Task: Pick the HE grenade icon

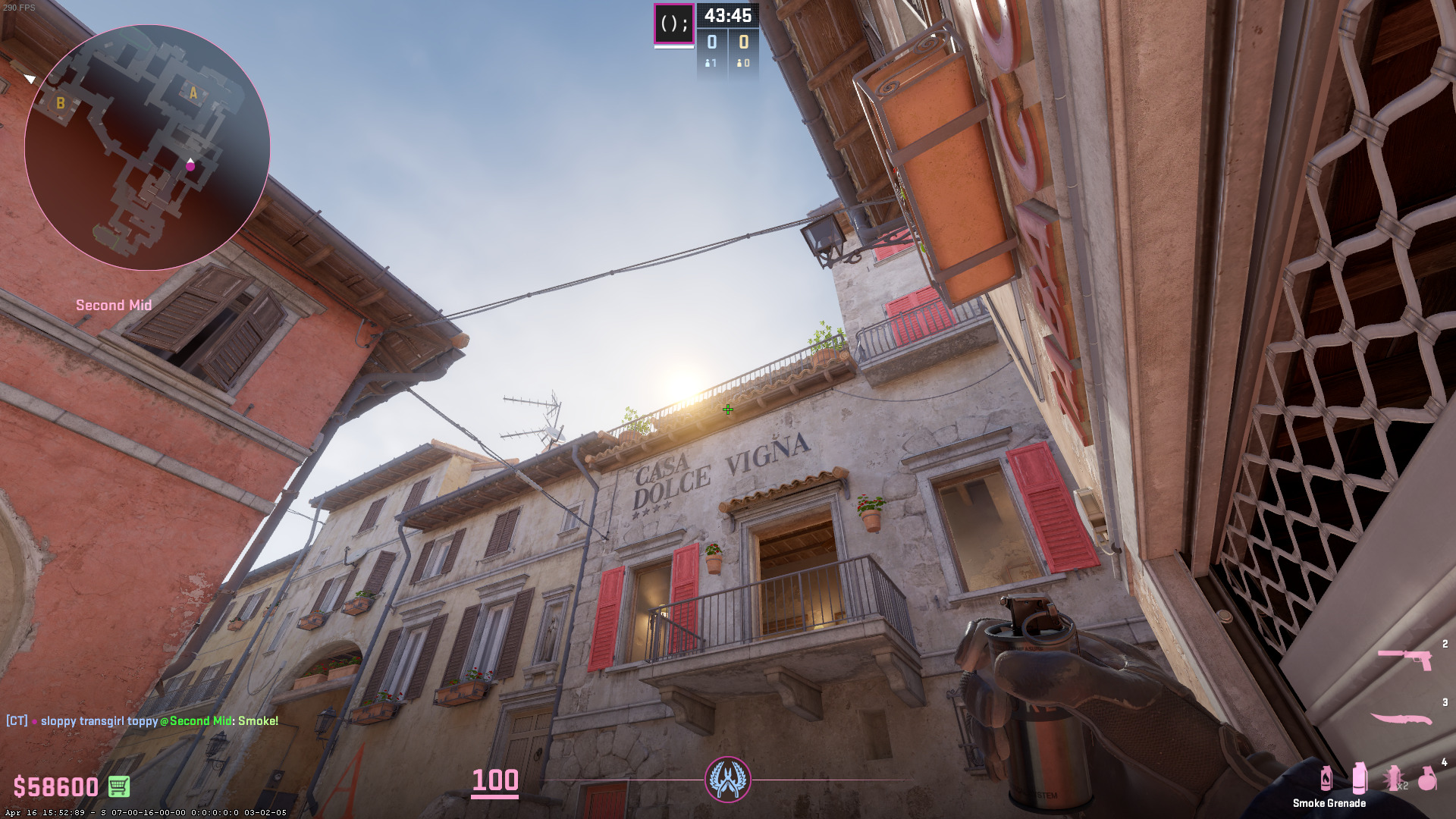Action: click(1427, 779)
